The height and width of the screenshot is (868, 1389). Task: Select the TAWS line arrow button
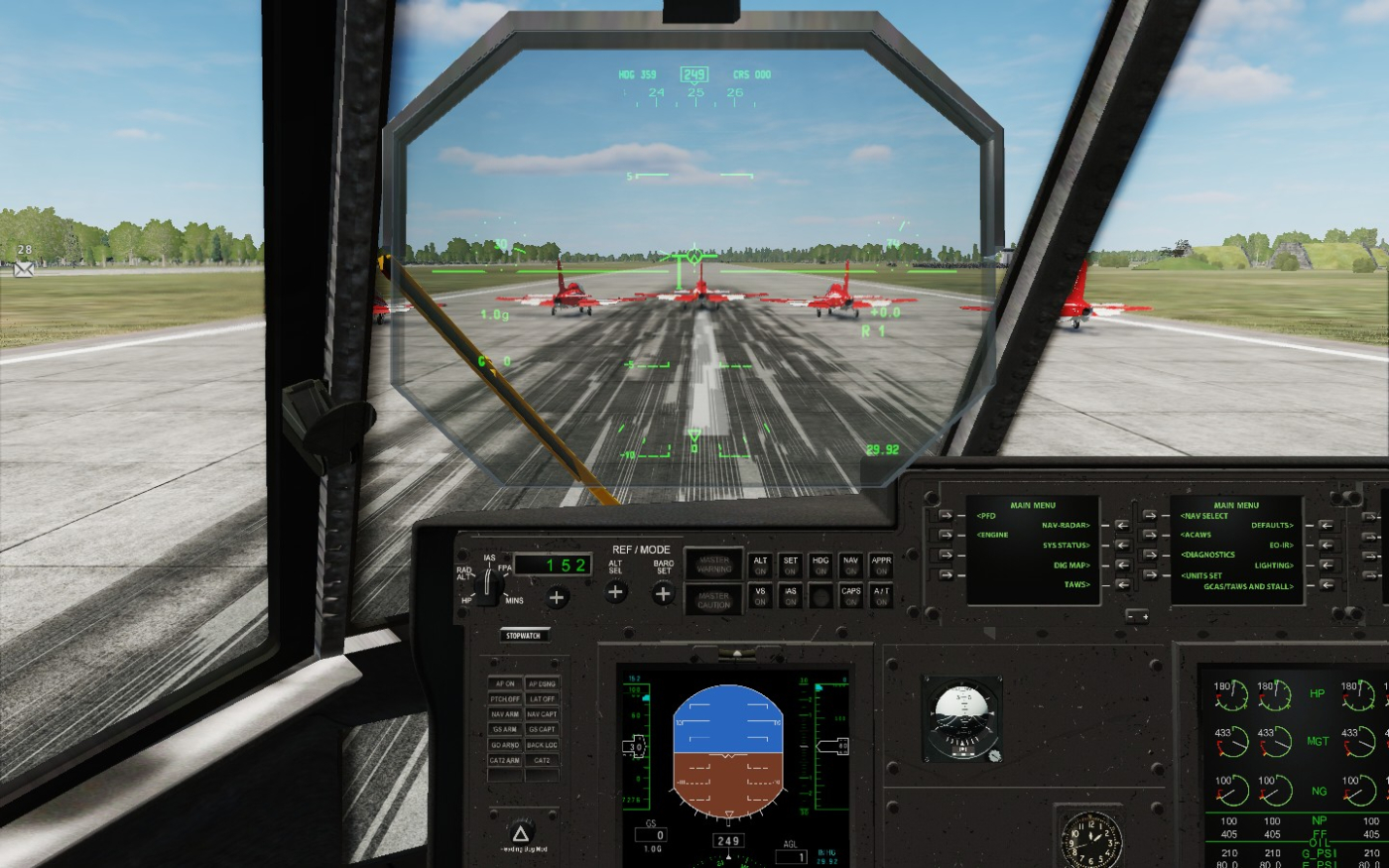1121,585
